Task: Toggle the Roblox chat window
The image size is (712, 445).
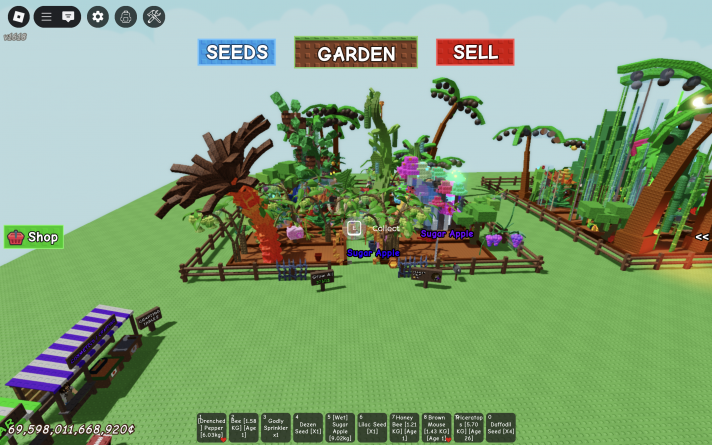Action: pos(68,16)
